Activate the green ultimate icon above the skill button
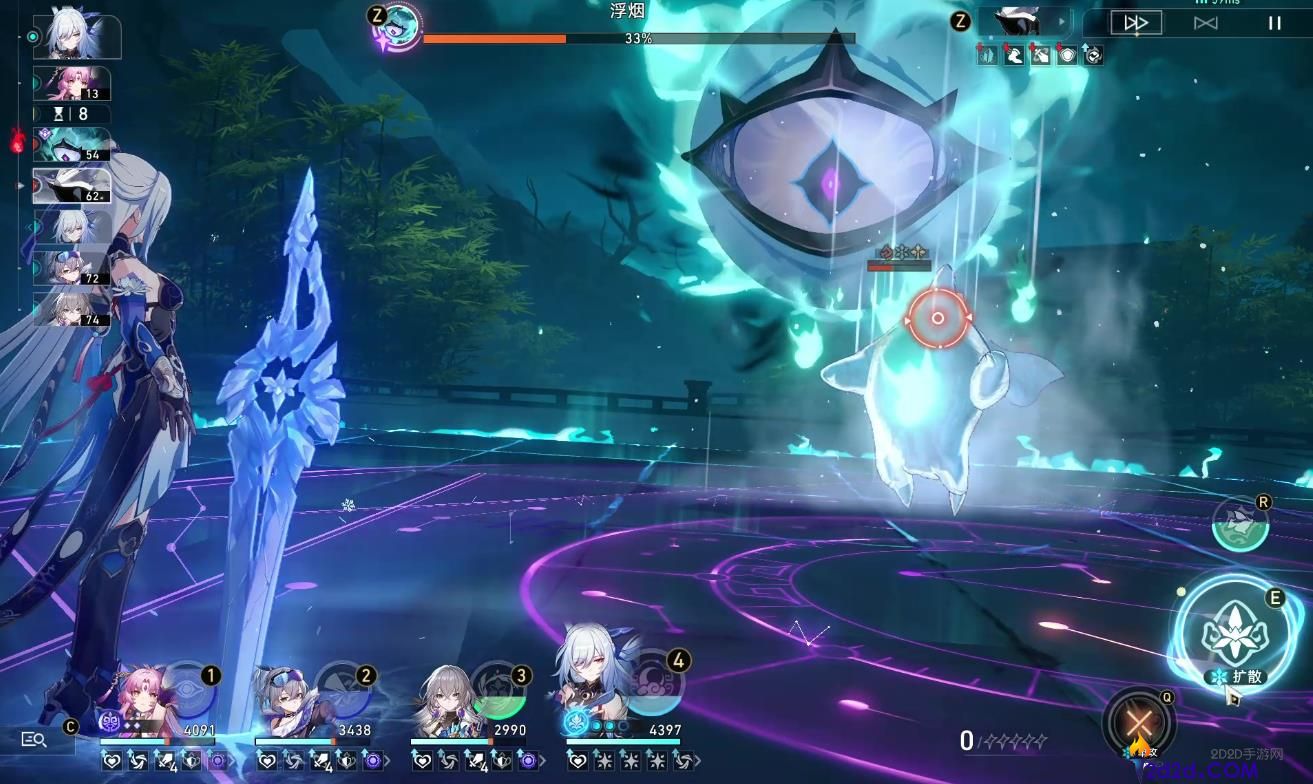The height and width of the screenshot is (784, 1313). (1238, 523)
